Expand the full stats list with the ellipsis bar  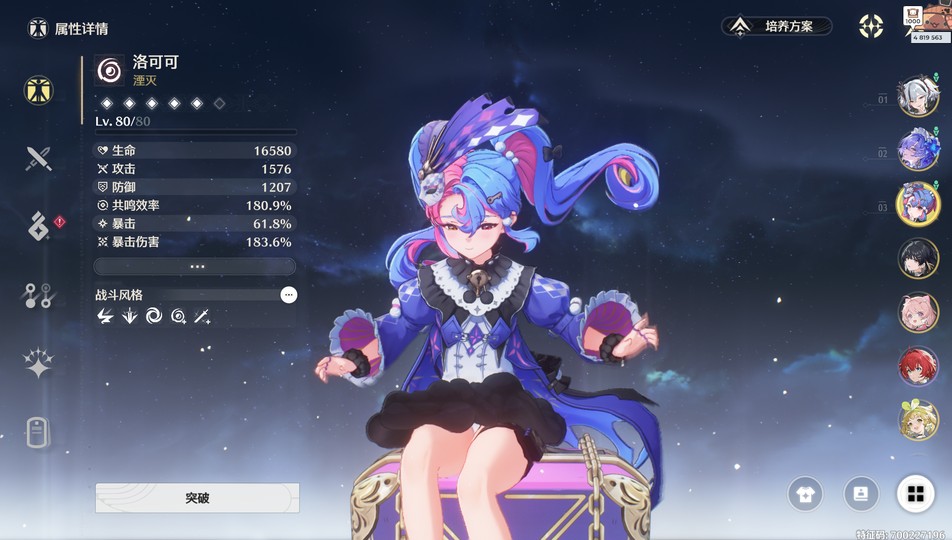click(195, 266)
